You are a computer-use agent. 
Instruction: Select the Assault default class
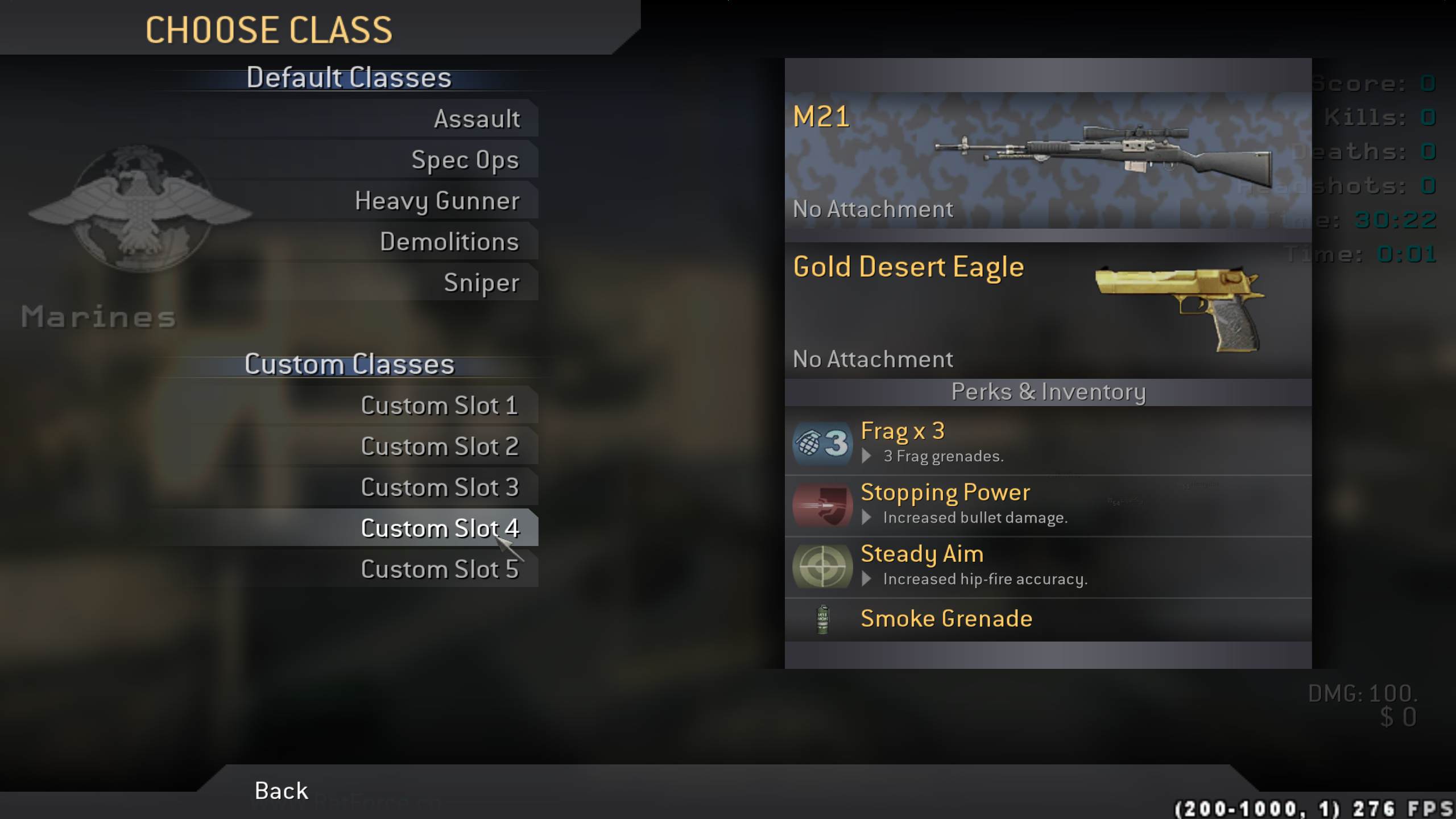(x=477, y=119)
